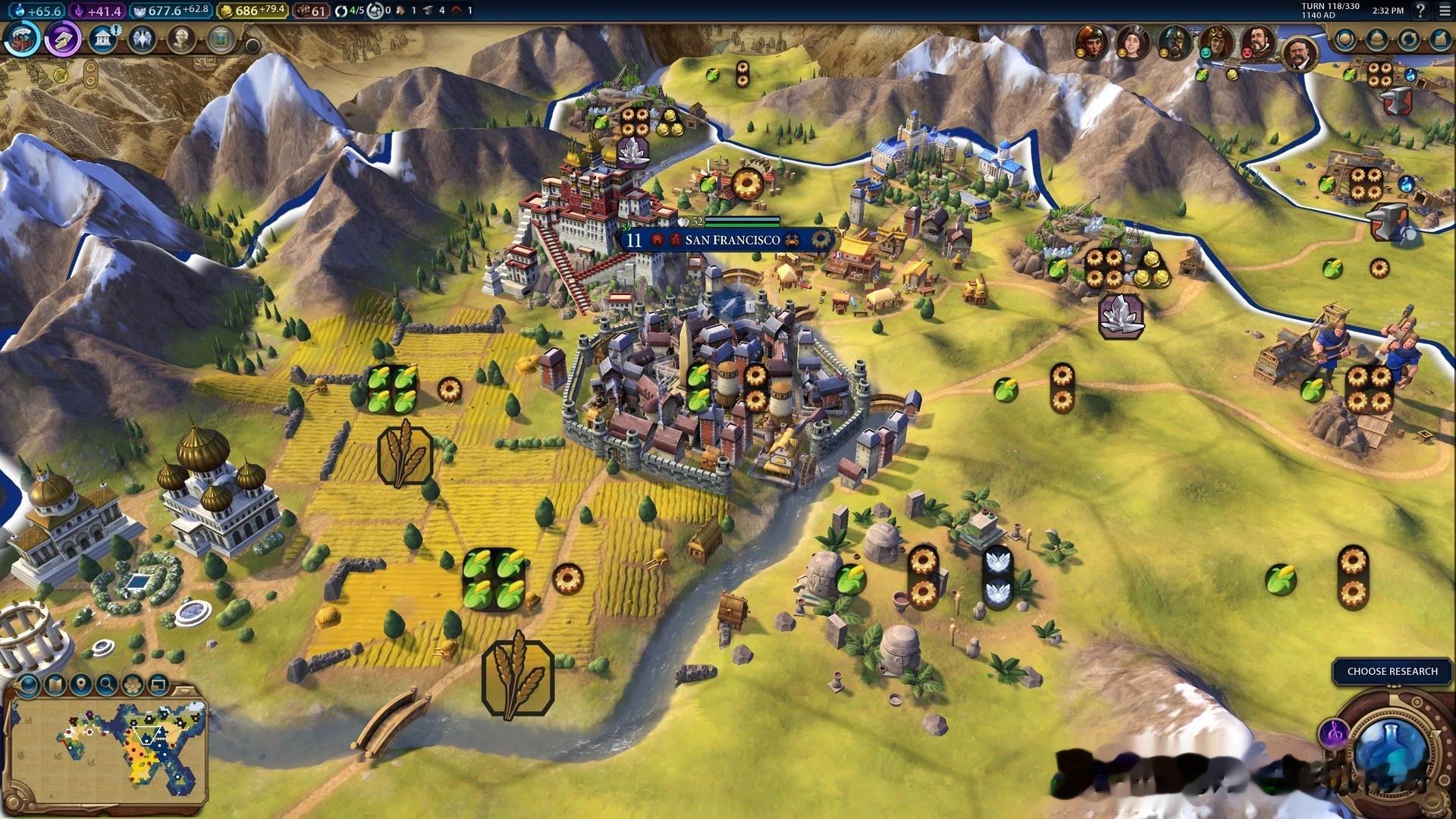Open the Civilopedia help question mark
Image resolution: width=1456 pixels, height=819 pixels.
pyautogui.click(x=1420, y=11)
